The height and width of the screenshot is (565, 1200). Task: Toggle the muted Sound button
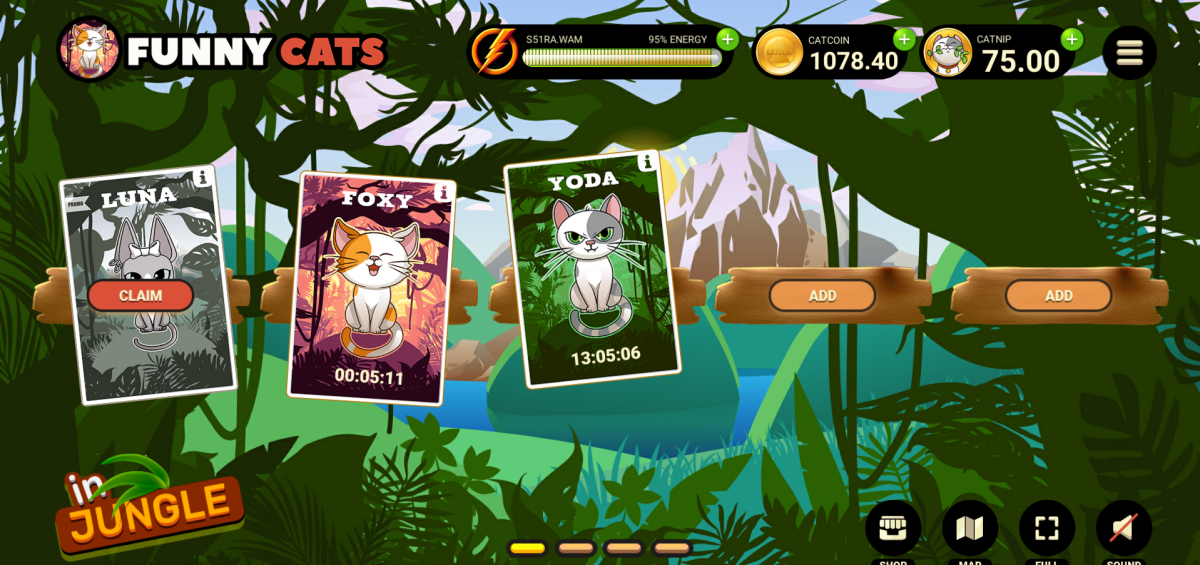pos(1123,528)
